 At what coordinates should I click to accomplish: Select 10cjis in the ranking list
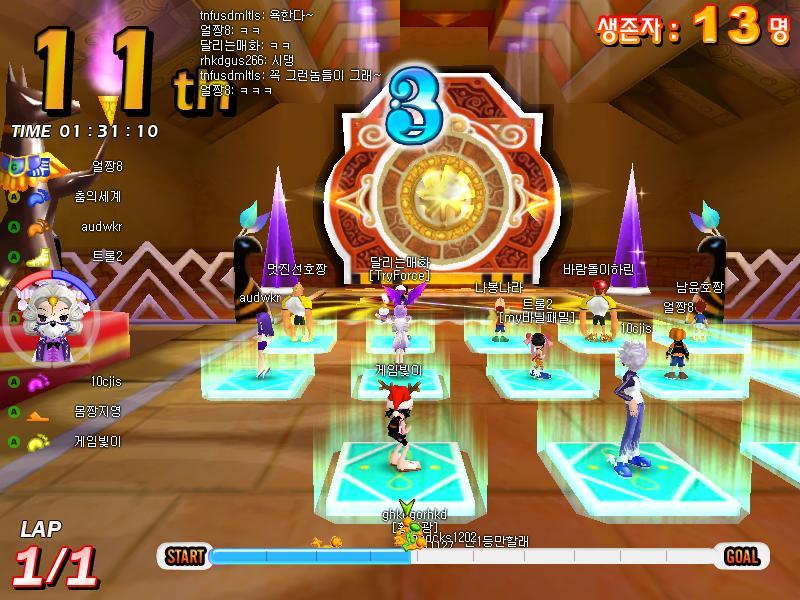pos(105,381)
